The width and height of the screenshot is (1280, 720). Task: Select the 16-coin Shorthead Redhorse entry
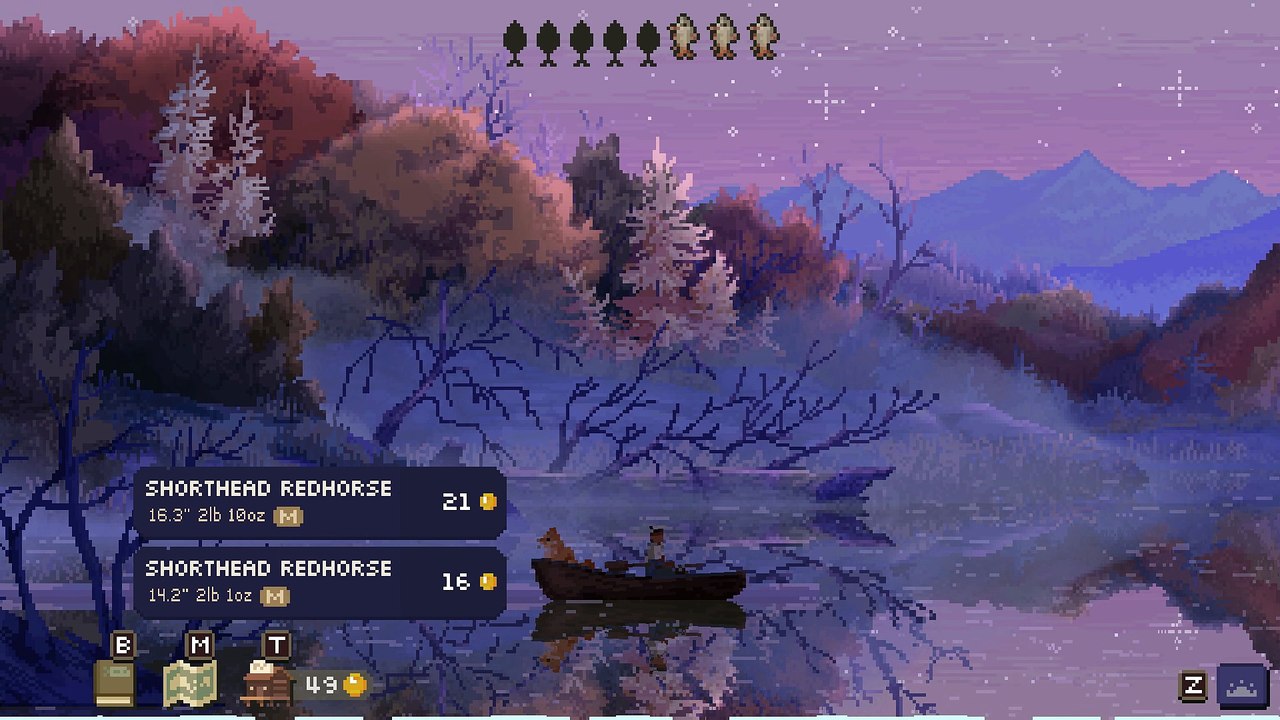pyautogui.click(x=320, y=582)
